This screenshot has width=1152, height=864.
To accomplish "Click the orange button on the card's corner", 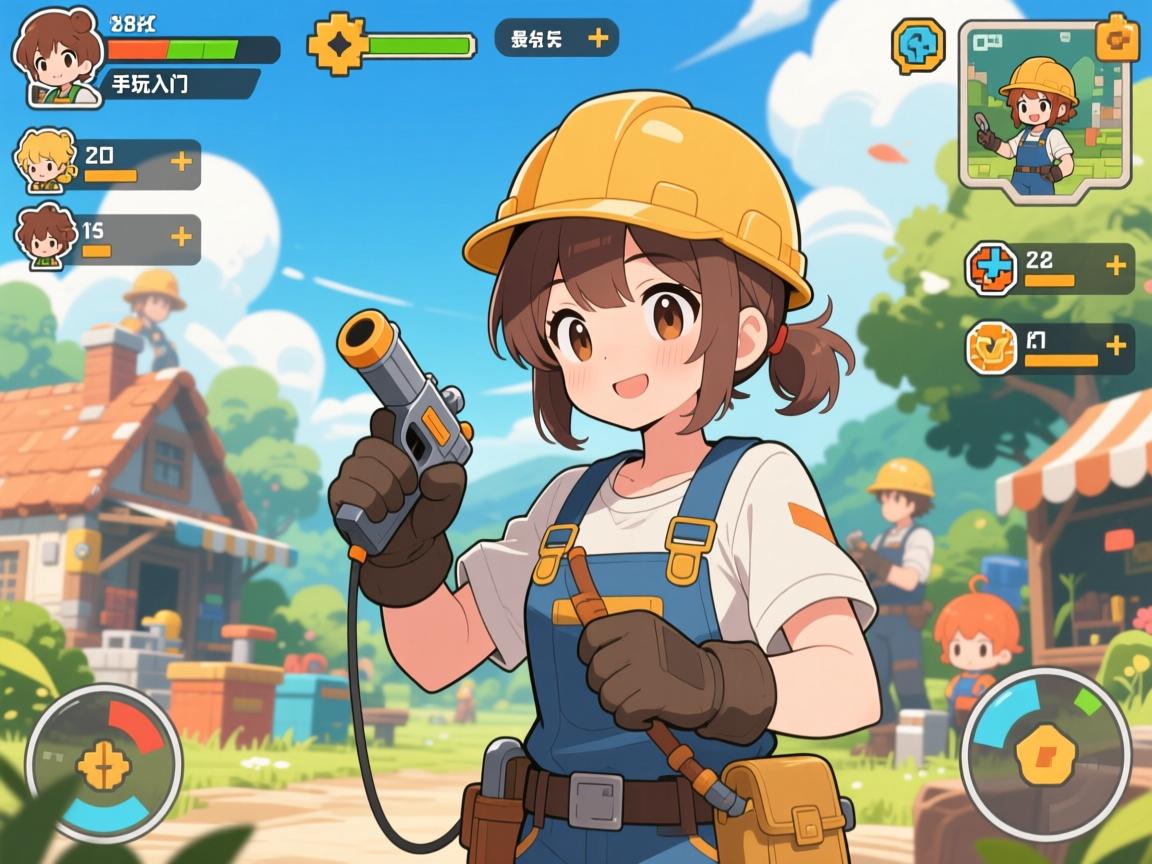I will coord(1116,38).
